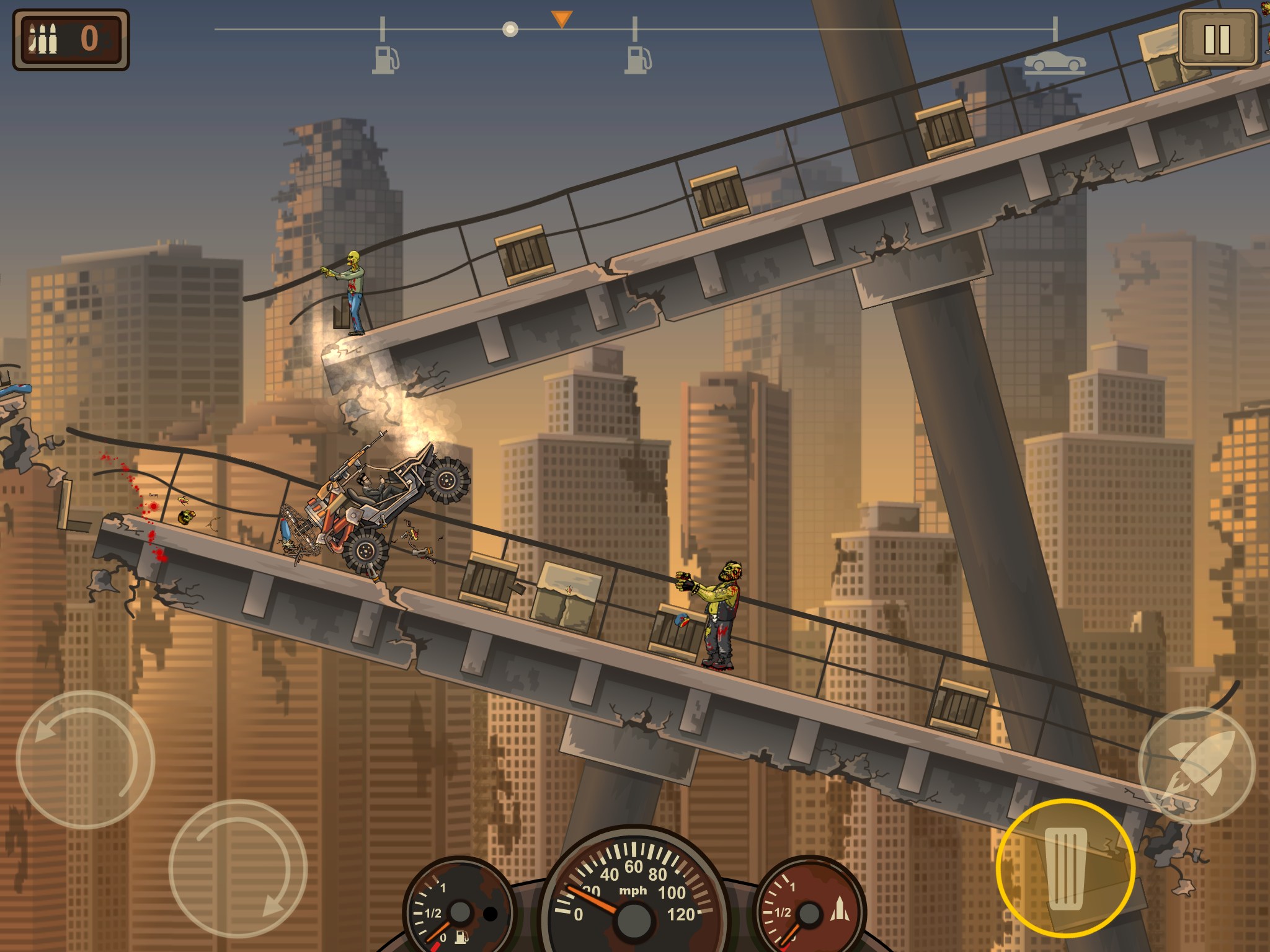Tap the gas pedal button
Viewport: 1270px width, 952px height.
(1065, 868)
